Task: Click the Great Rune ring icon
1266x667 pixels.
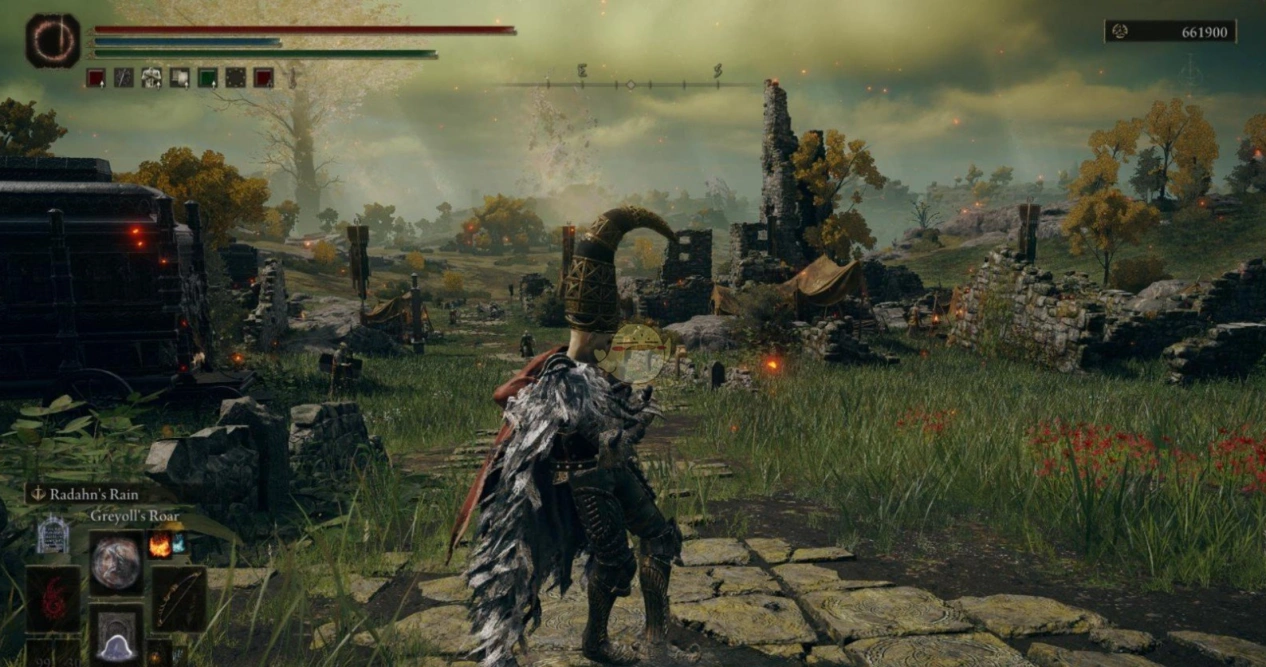Action: (52, 41)
